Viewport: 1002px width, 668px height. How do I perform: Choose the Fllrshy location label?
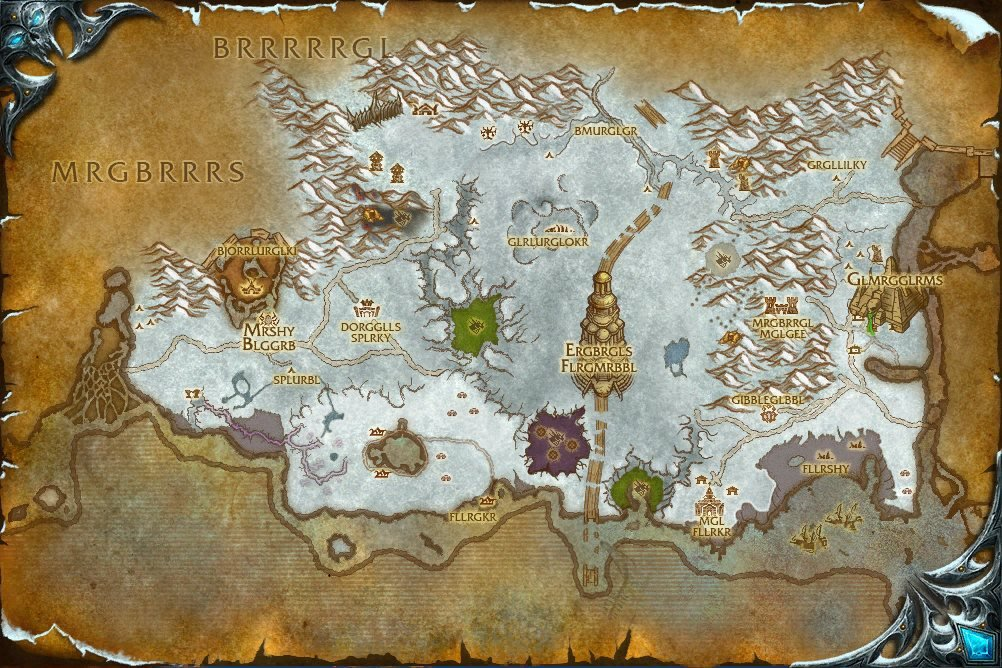825,467
